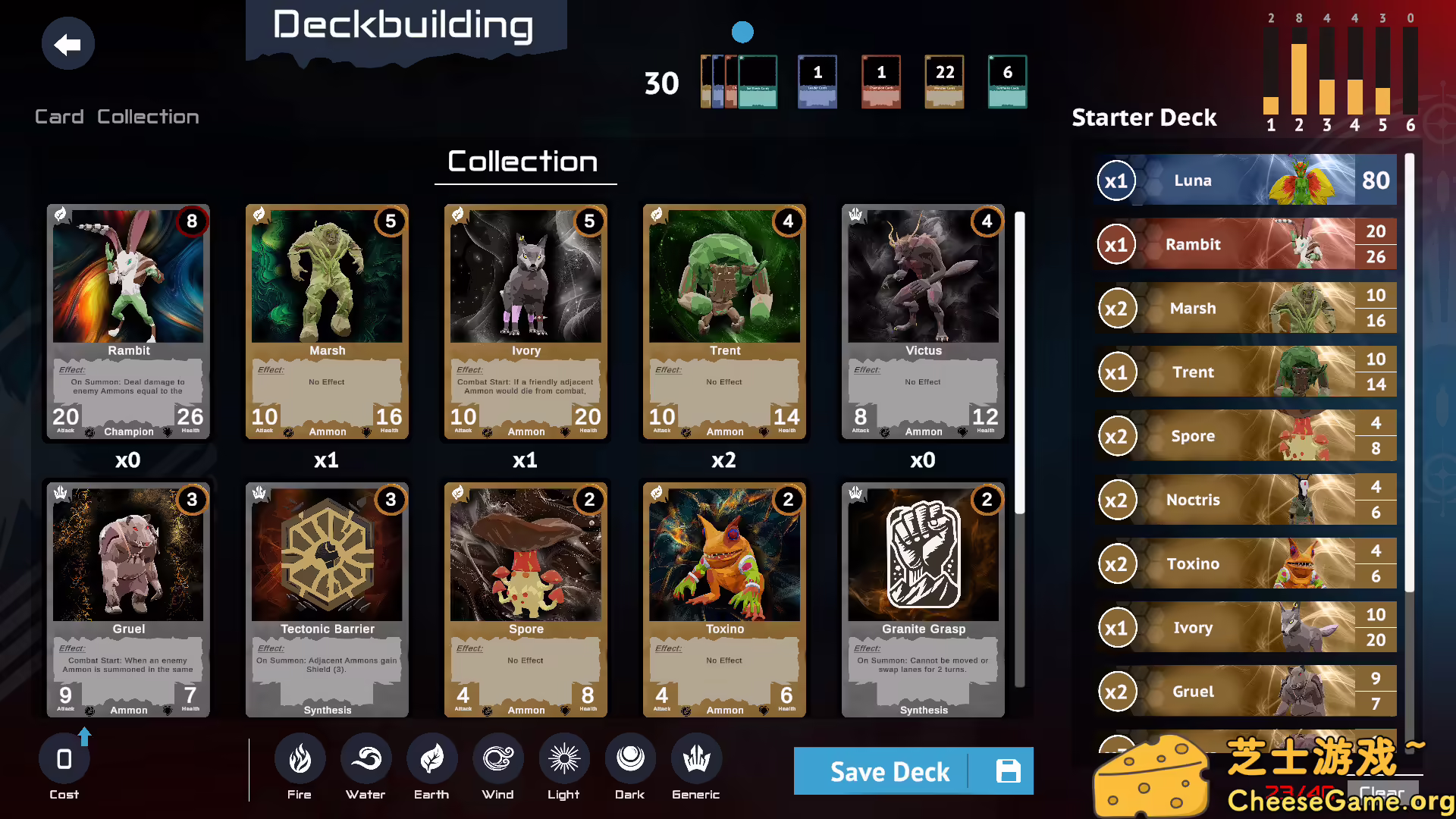This screenshot has height=819, width=1456.
Task: Click the blue up arrow above Cost
Action: [84, 734]
